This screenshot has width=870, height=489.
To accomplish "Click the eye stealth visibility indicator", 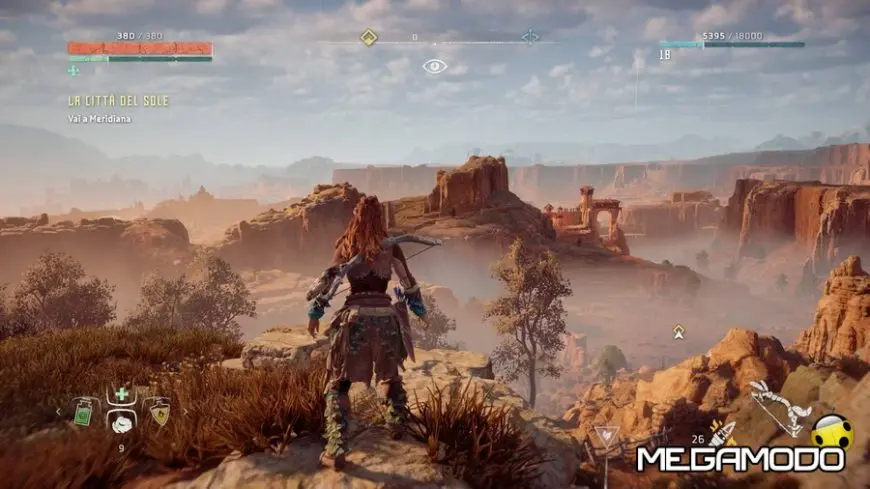I will click(434, 66).
